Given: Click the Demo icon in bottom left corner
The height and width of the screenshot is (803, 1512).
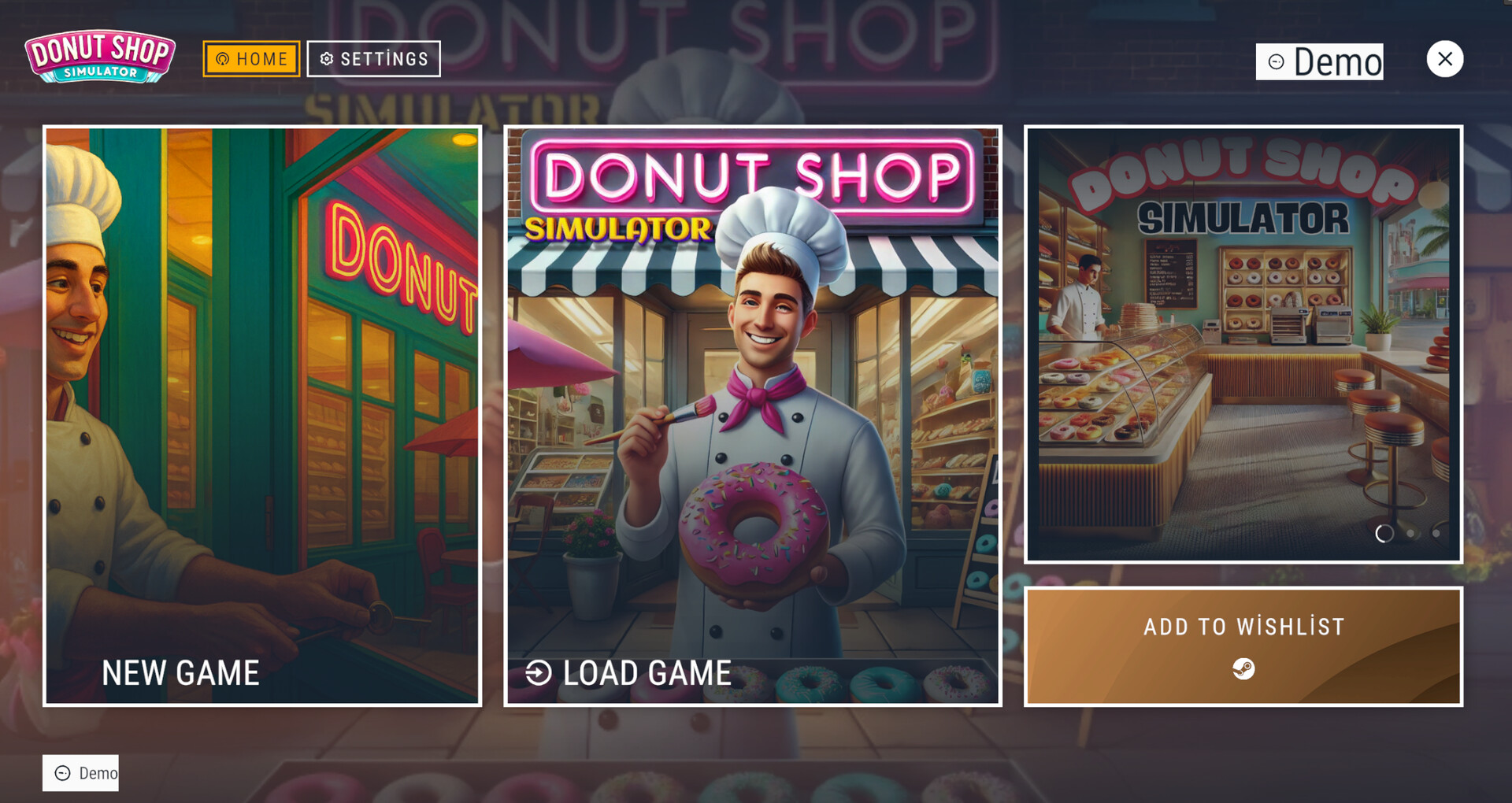Looking at the screenshot, I should pos(61,772).
